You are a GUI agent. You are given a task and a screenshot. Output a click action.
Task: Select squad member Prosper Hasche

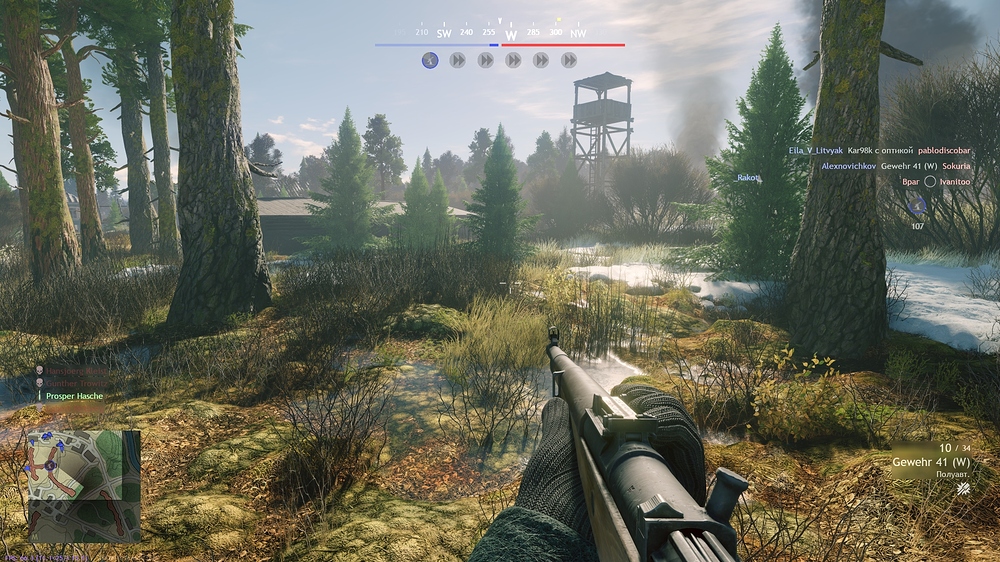coord(74,396)
